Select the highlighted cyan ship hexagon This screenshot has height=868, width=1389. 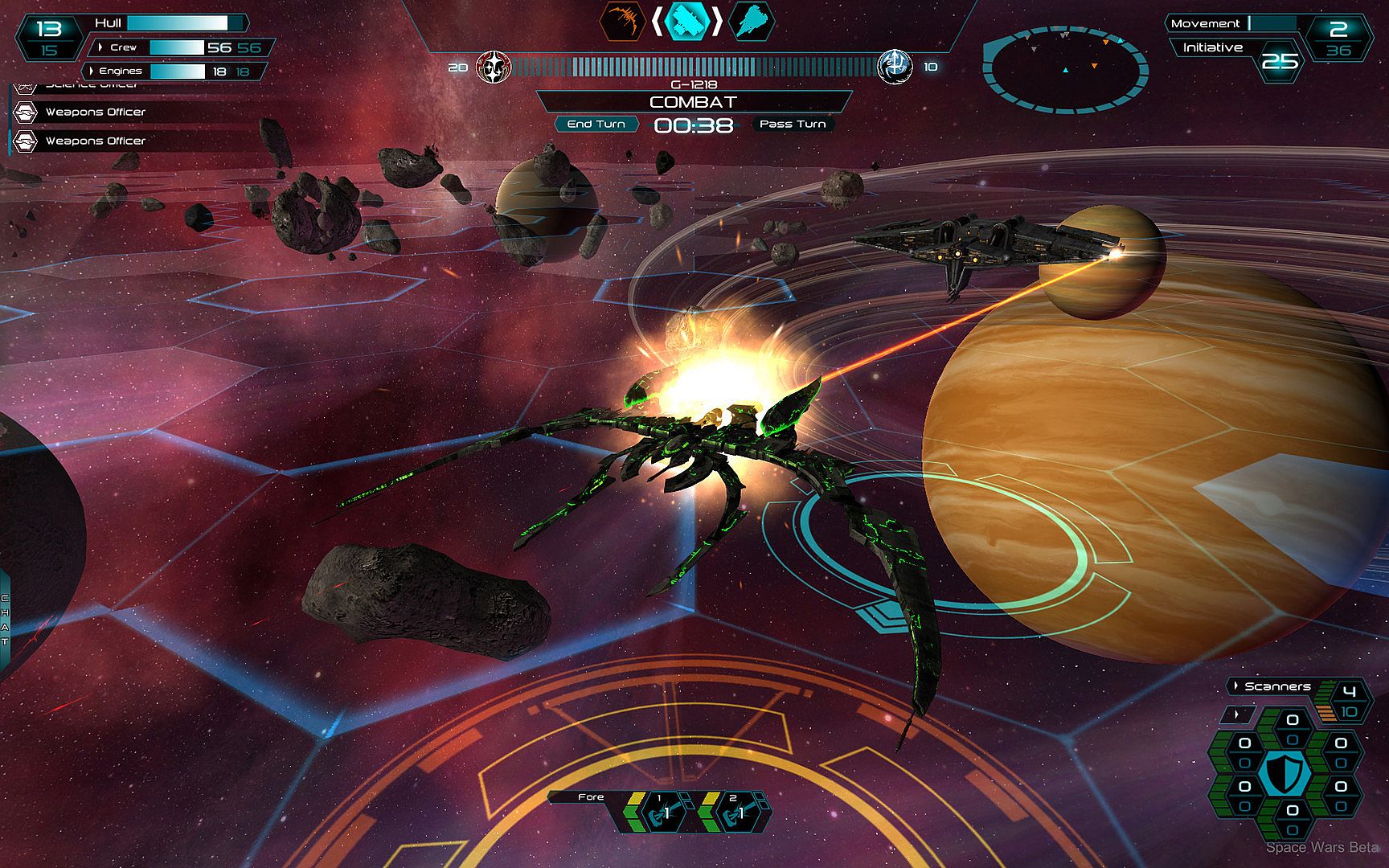(687, 21)
